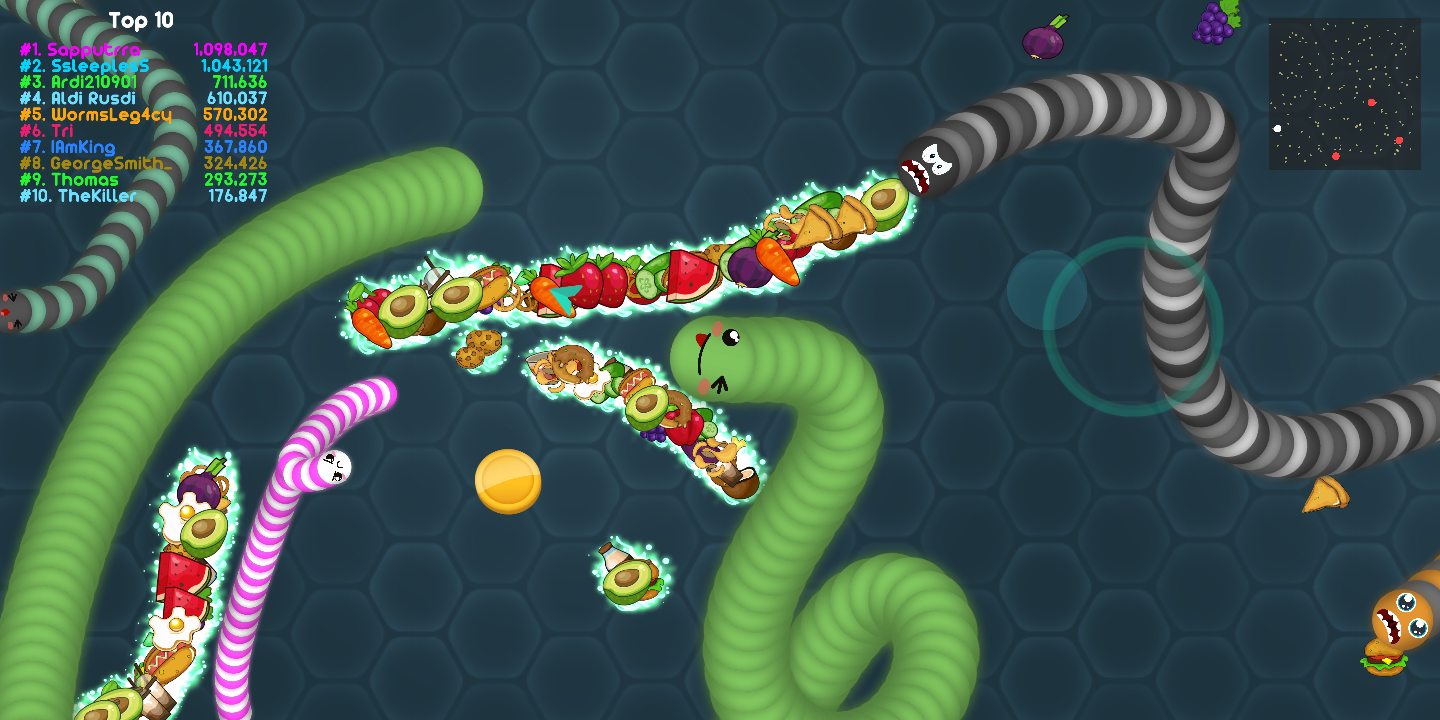Click the Top 10 leaderboard heading
The image size is (1440, 720).
point(141,20)
